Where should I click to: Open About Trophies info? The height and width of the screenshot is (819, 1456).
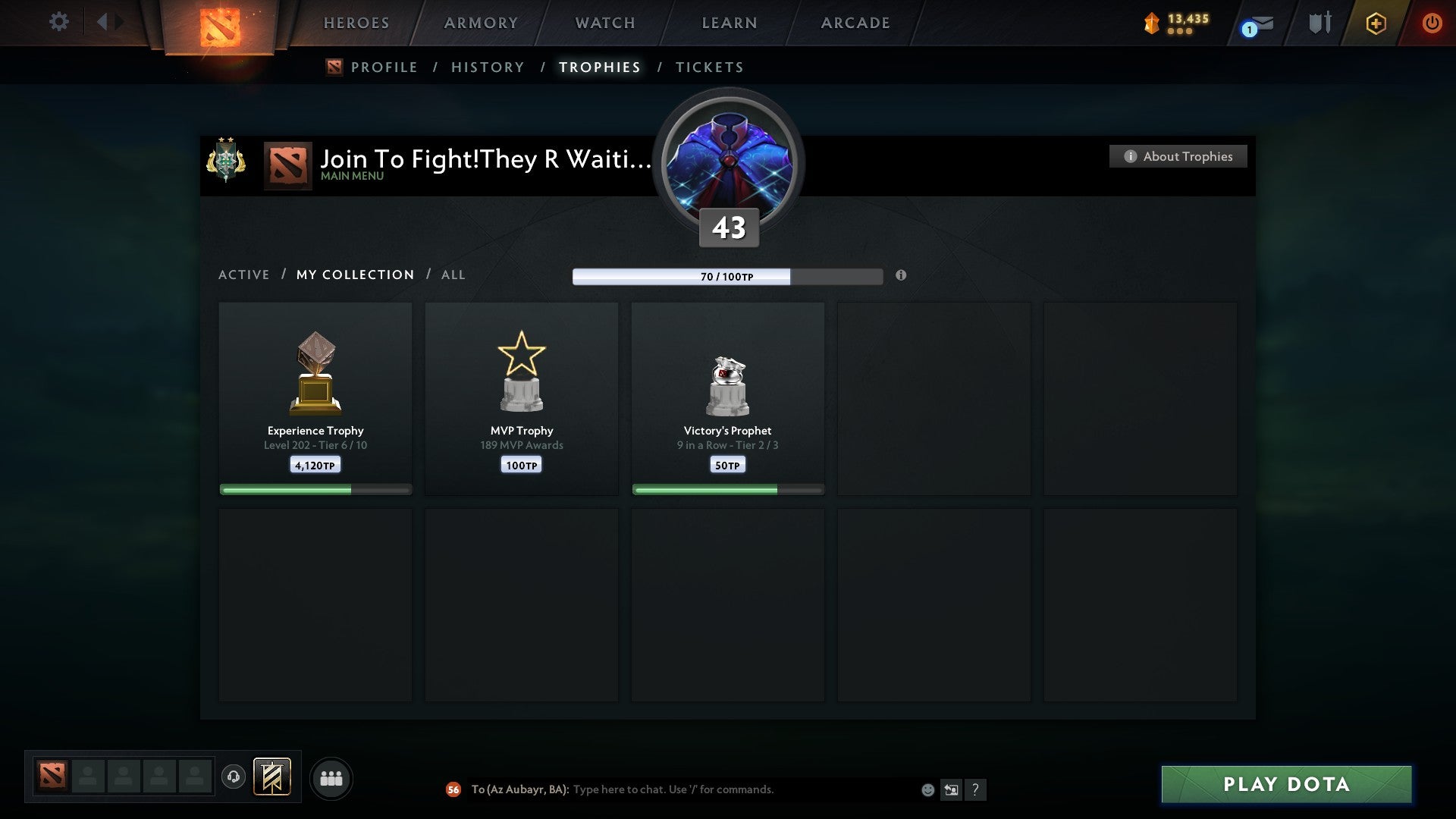coord(1178,156)
